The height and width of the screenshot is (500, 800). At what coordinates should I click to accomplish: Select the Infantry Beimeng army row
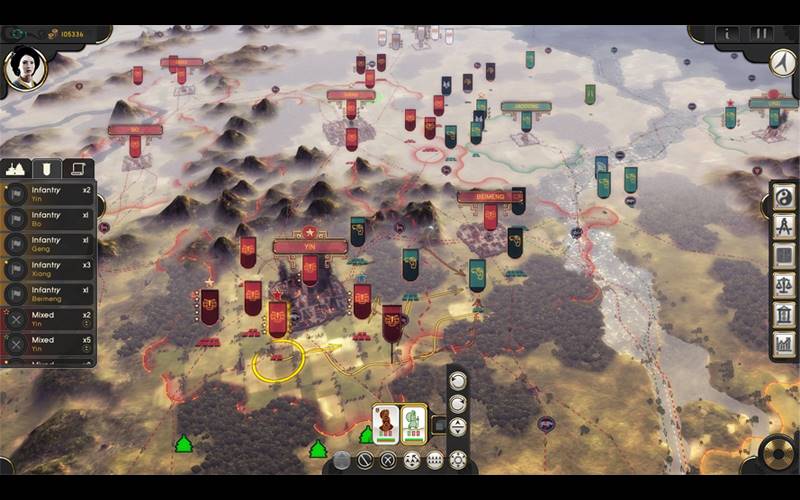click(48, 295)
